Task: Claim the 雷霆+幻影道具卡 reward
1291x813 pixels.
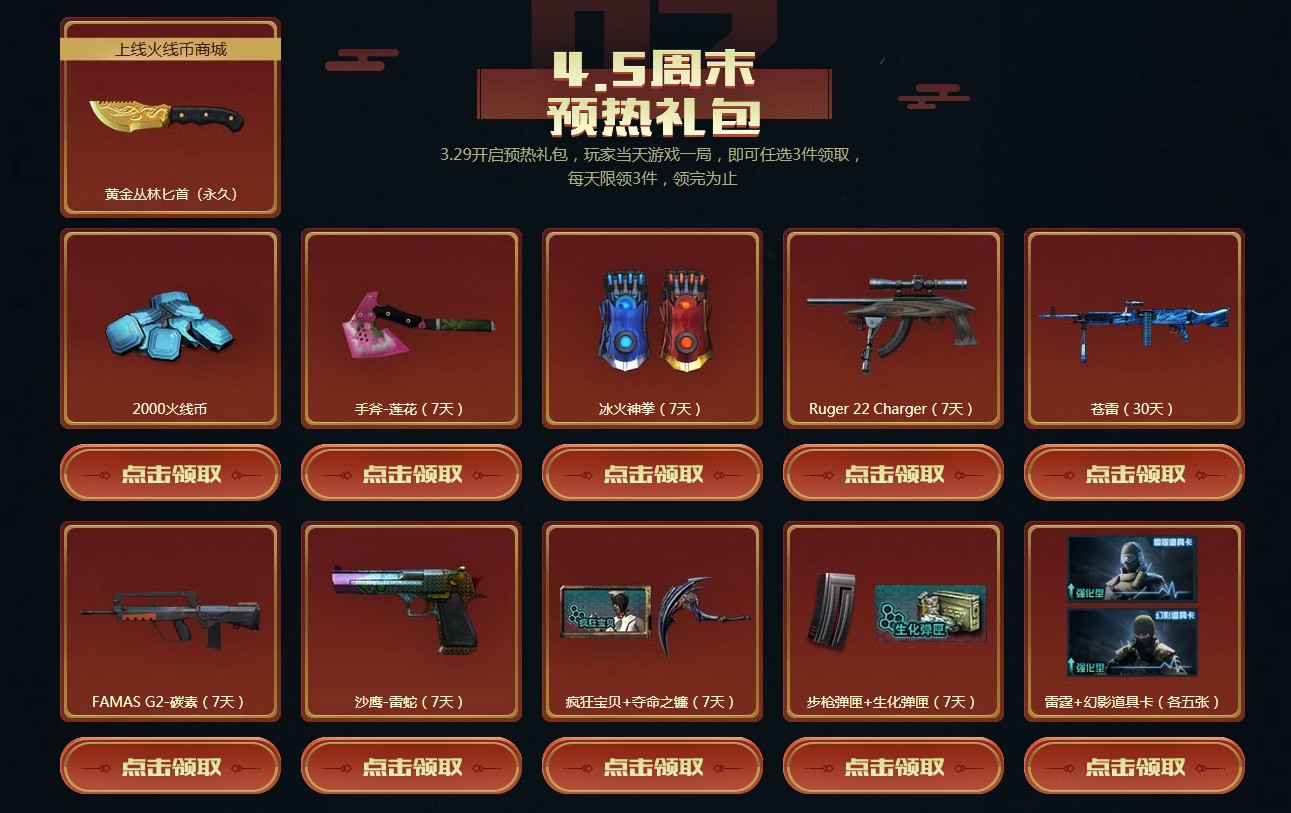Action: pyautogui.click(x=1133, y=766)
